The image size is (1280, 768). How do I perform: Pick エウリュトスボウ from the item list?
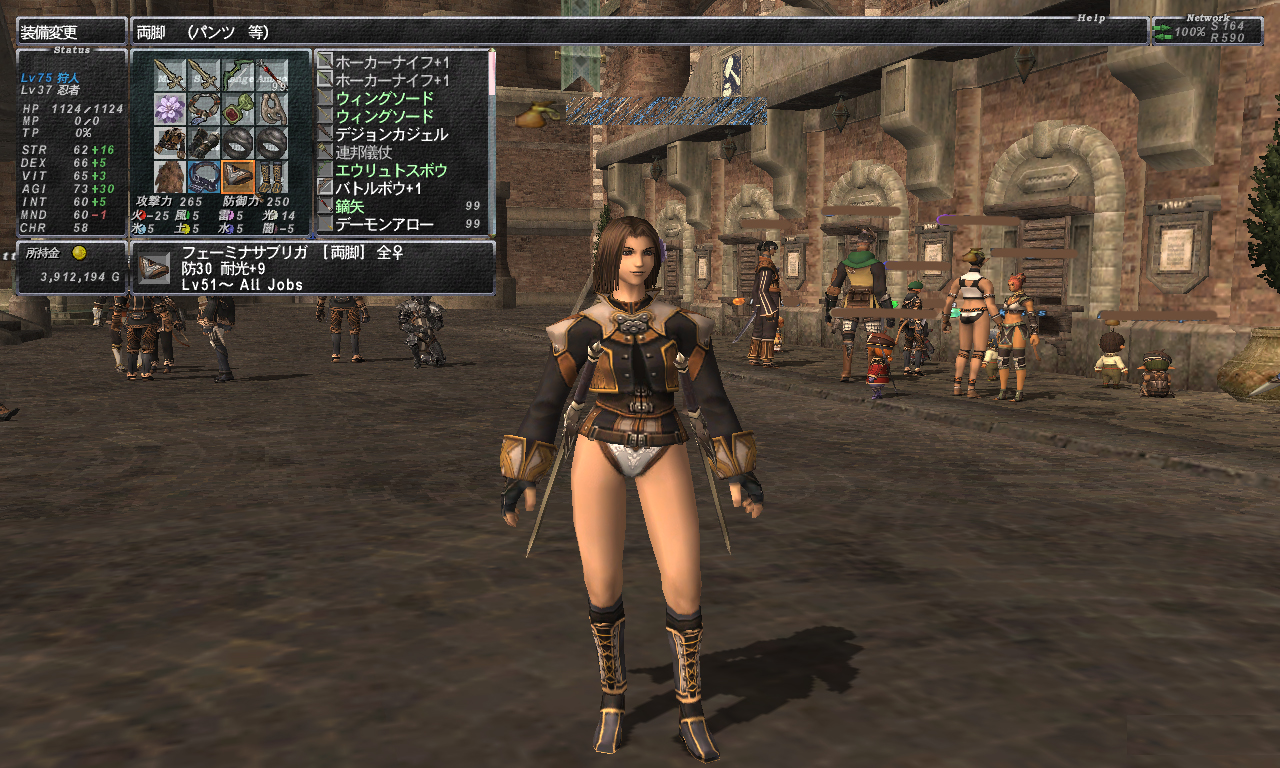tap(391, 170)
